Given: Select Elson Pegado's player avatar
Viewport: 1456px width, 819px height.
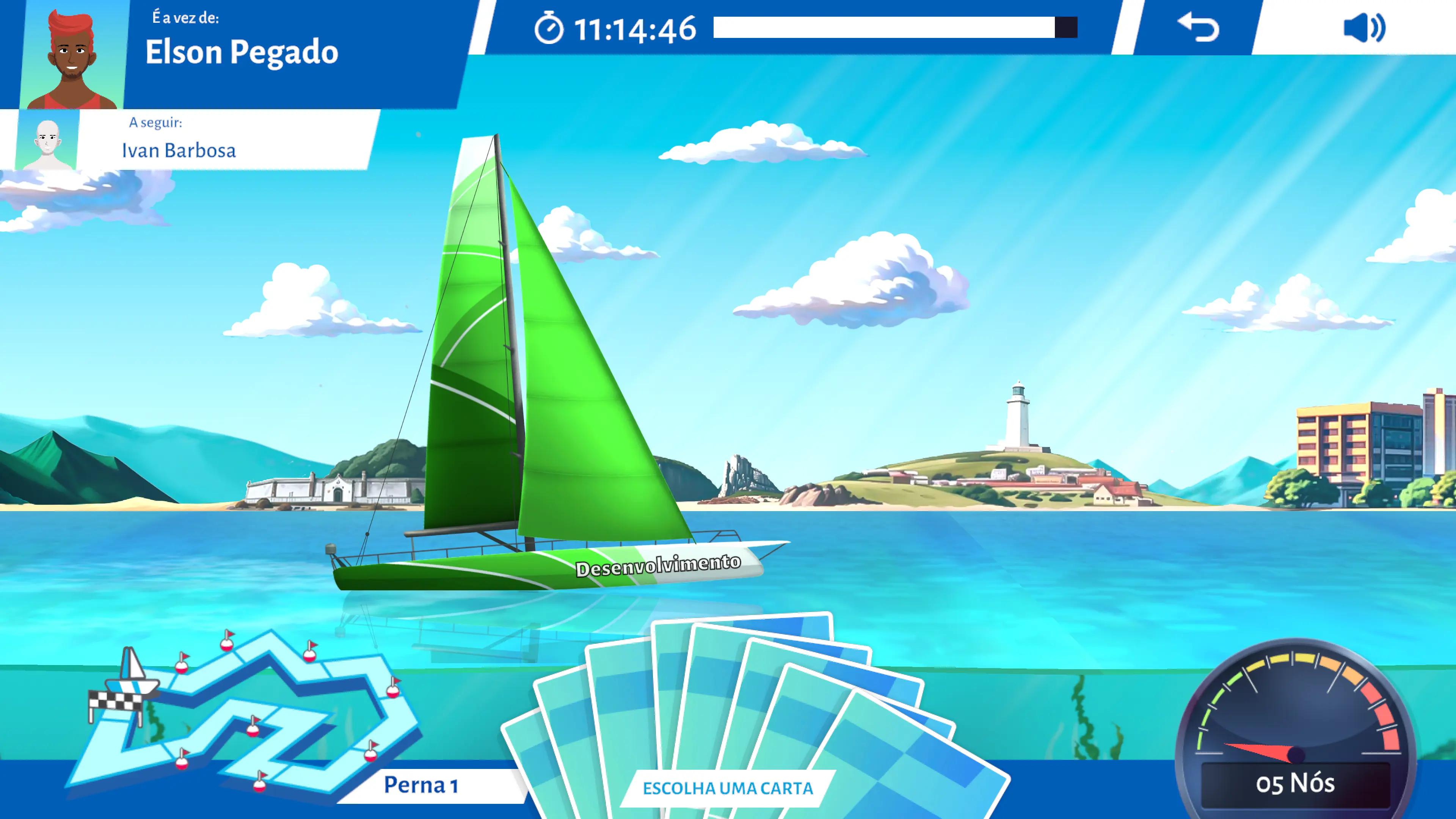Looking at the screenshot, I should tap(72, 56).
